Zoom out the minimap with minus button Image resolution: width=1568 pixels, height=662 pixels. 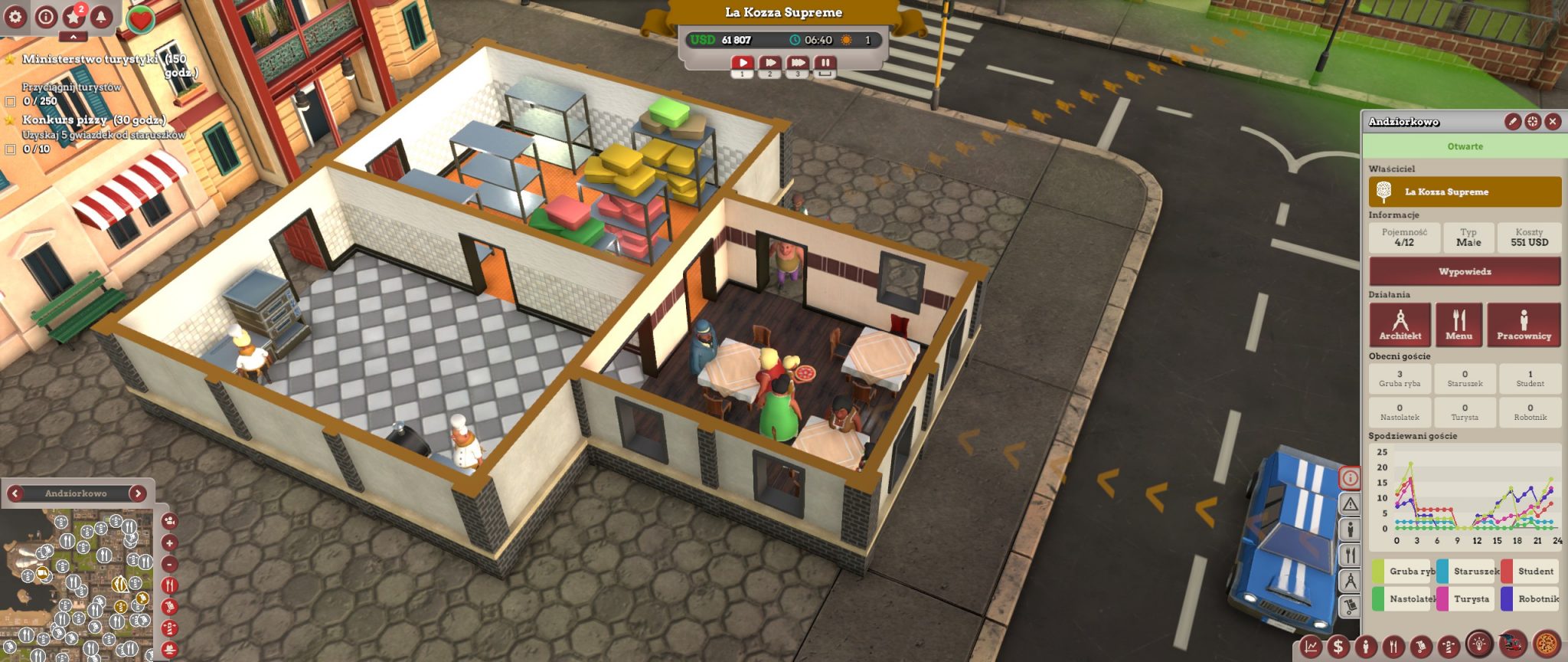pyautogui.click(x=169, y=565)
